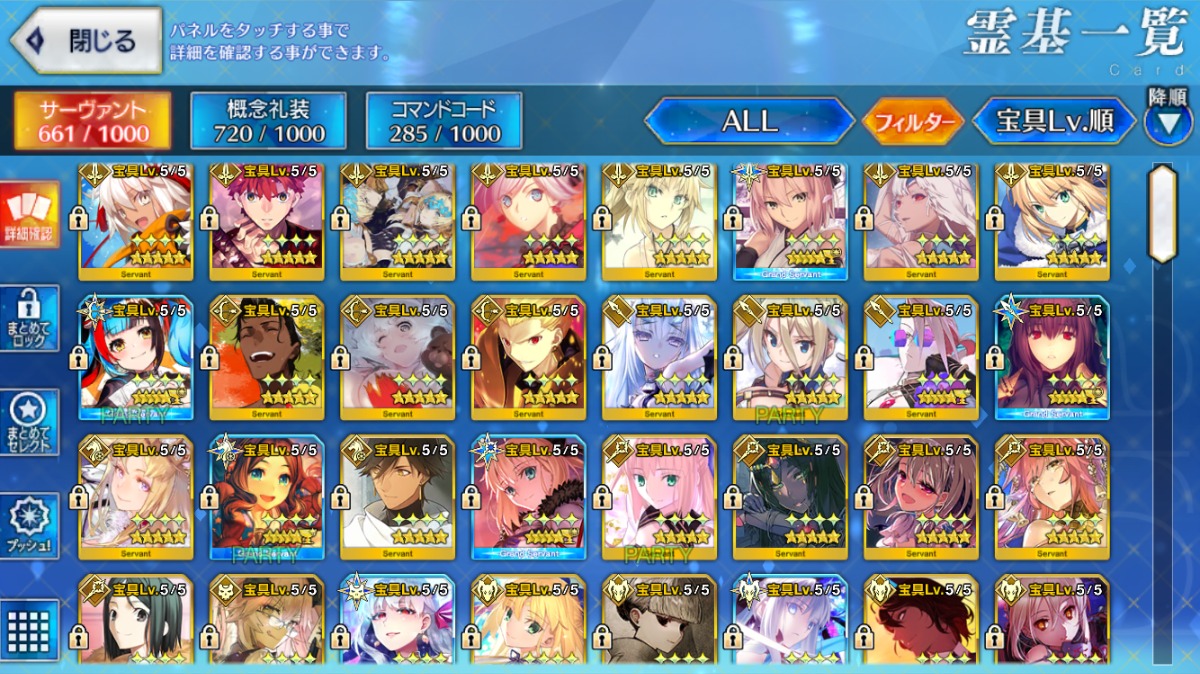Switch grid layout with the grid icon

28,628
